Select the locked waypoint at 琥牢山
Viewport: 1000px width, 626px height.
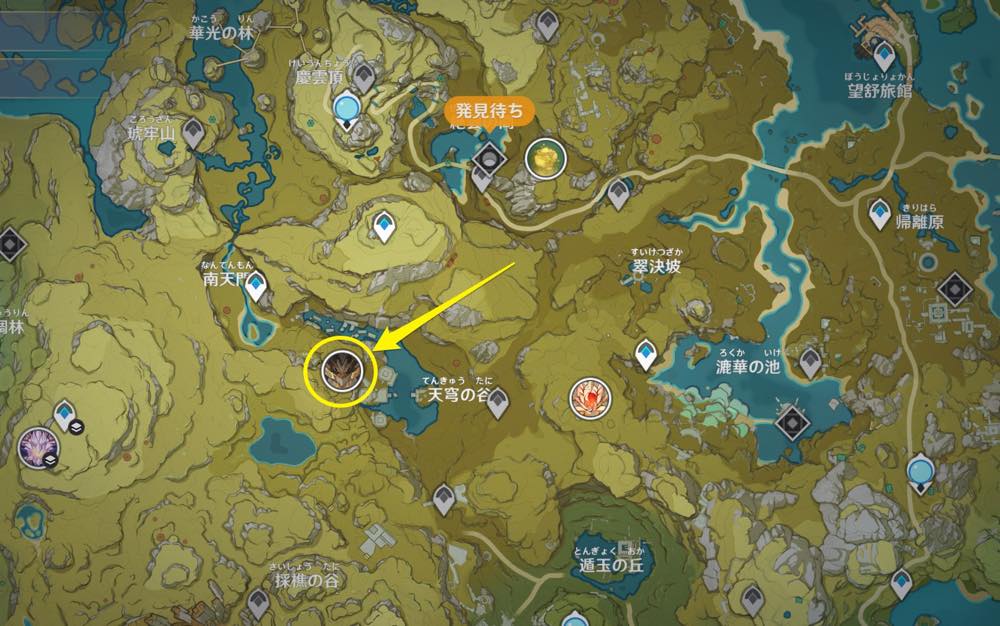[x=190, y=134]
